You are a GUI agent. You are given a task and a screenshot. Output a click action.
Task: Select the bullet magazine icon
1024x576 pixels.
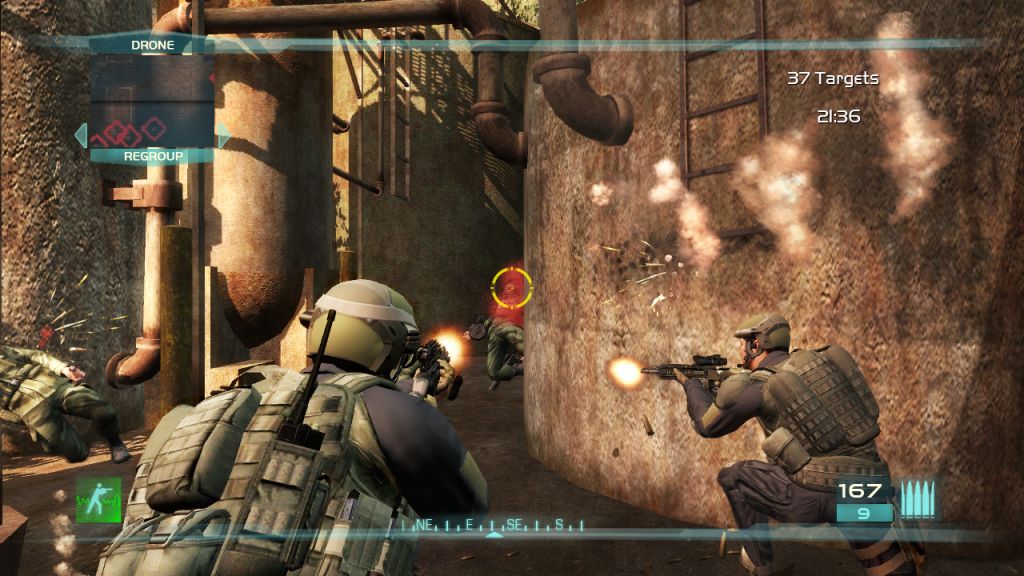[x=917, y=499]
